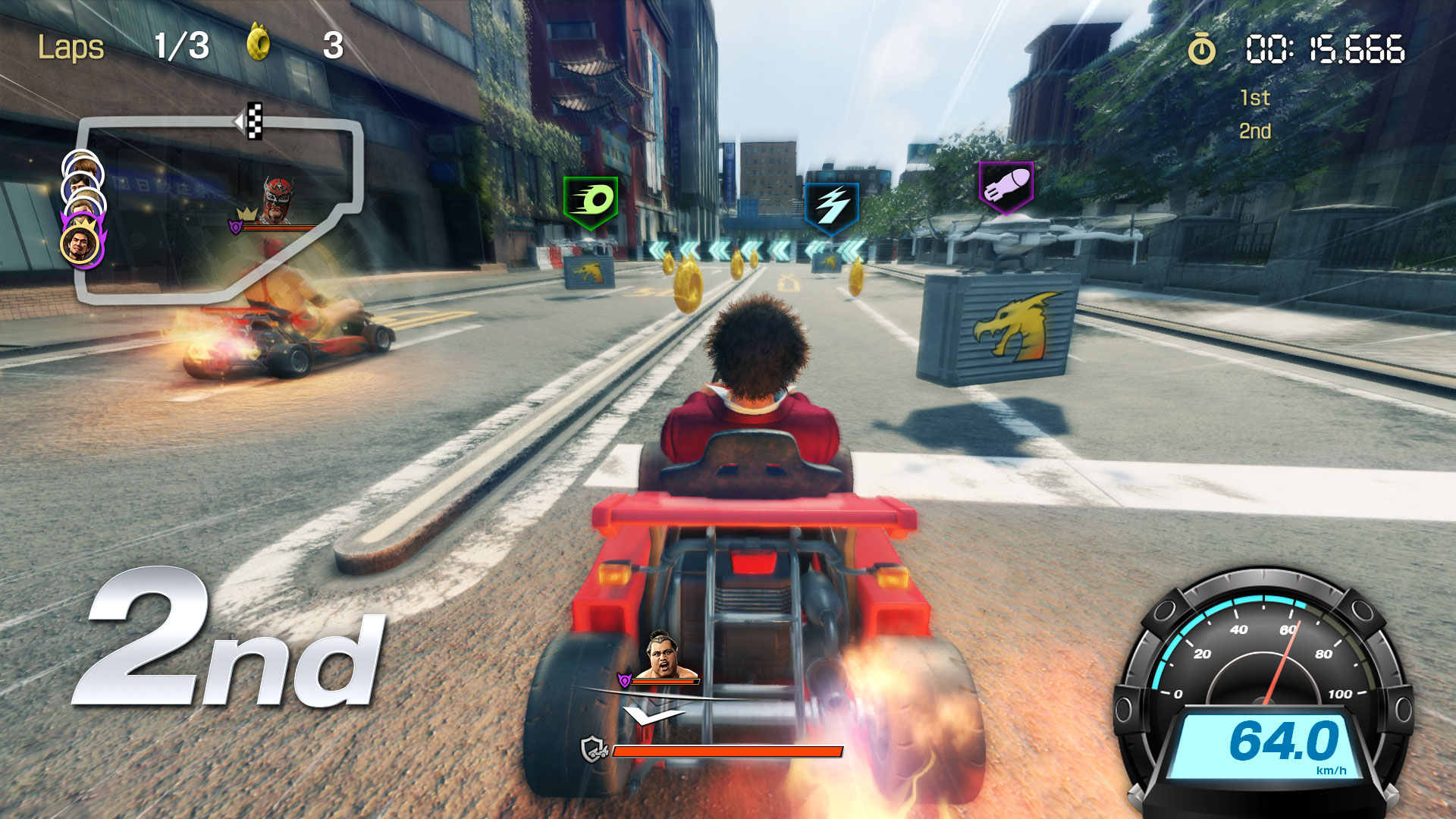Click the shield icon beside the kart health bar
Image resolution: width=1456 pixels, height=819 pixels.
tap(594, 750)
